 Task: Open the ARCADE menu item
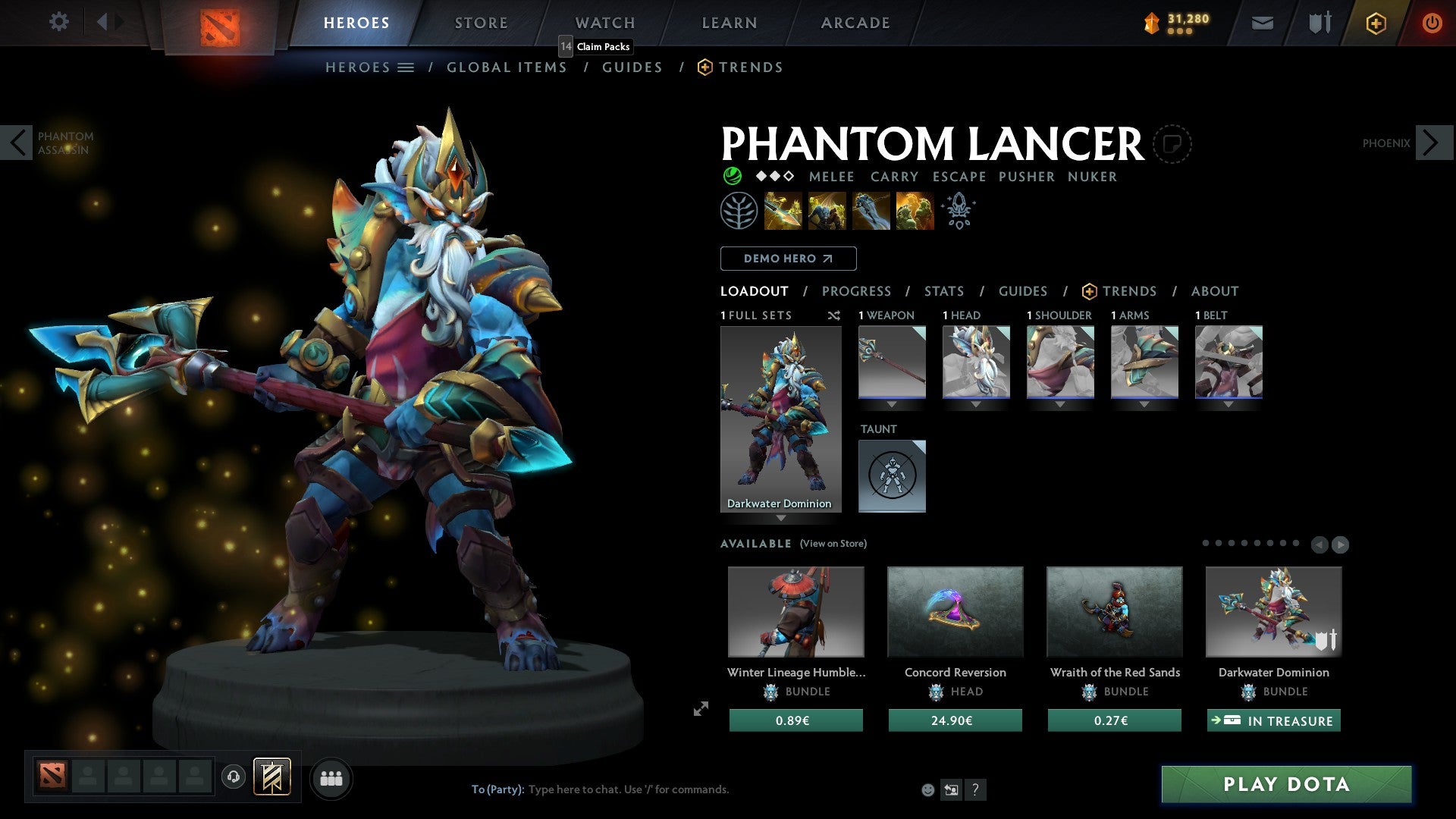click(x=855, y=23)
